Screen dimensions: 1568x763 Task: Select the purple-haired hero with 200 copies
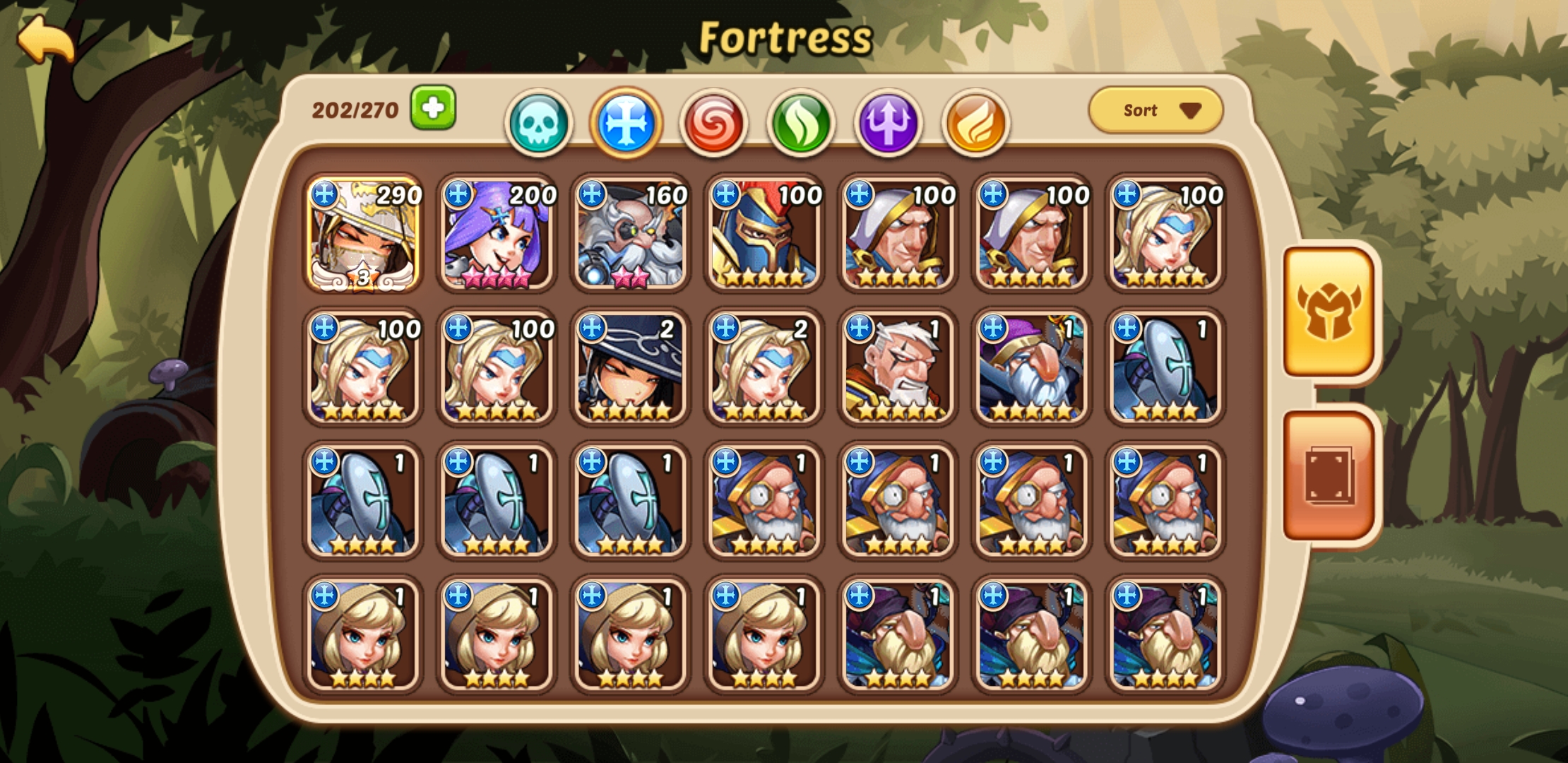tap(496, 237)
